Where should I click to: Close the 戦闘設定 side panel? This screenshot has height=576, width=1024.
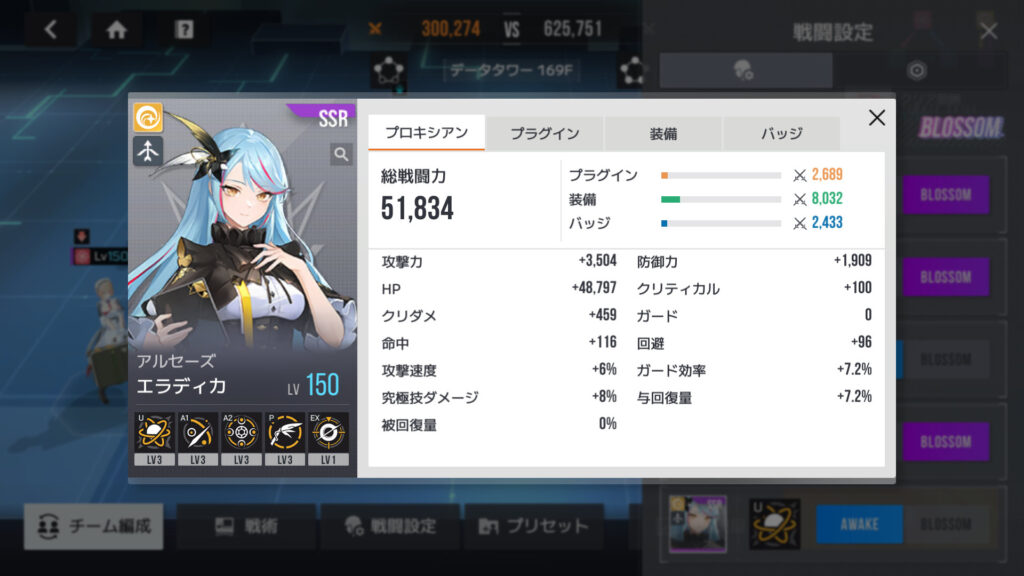point(989,31)
